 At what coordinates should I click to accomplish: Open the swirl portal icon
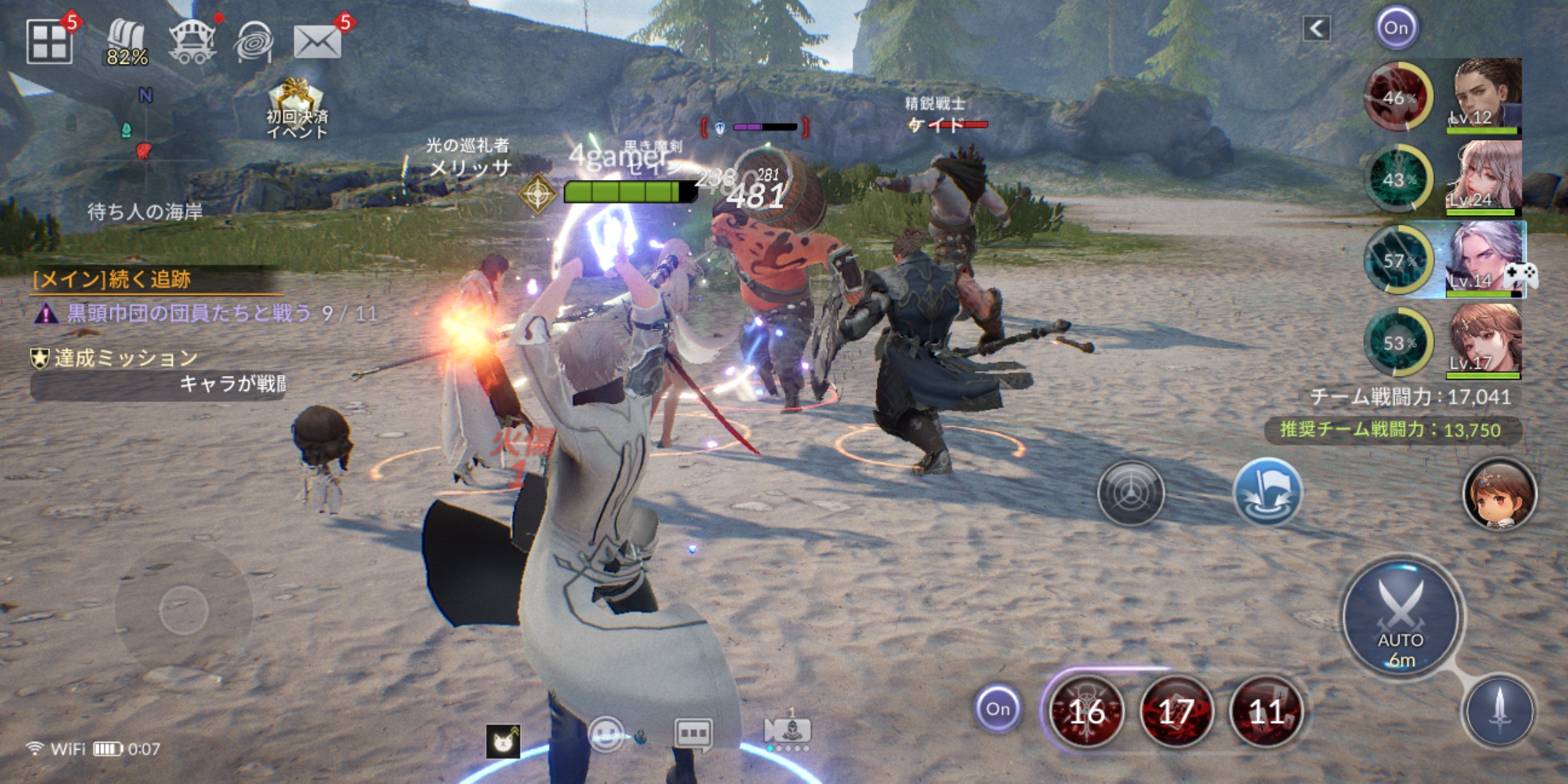click(253, 42)
